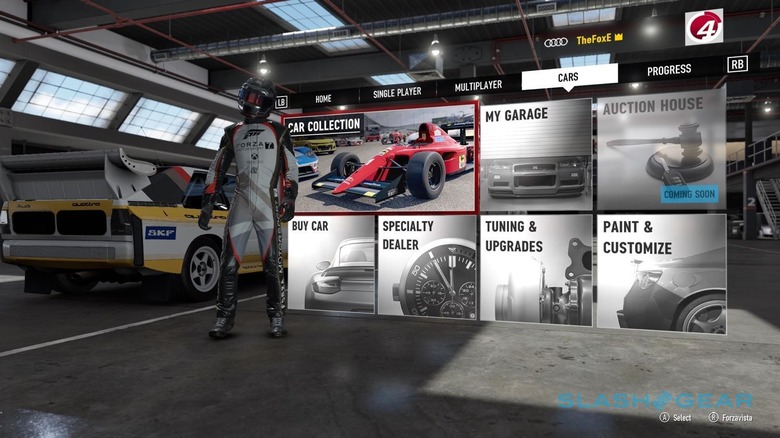The width and height of the screenshot is (780, 438).
Task: Open the Single Player tab
Action: click(x=397, y=92)
